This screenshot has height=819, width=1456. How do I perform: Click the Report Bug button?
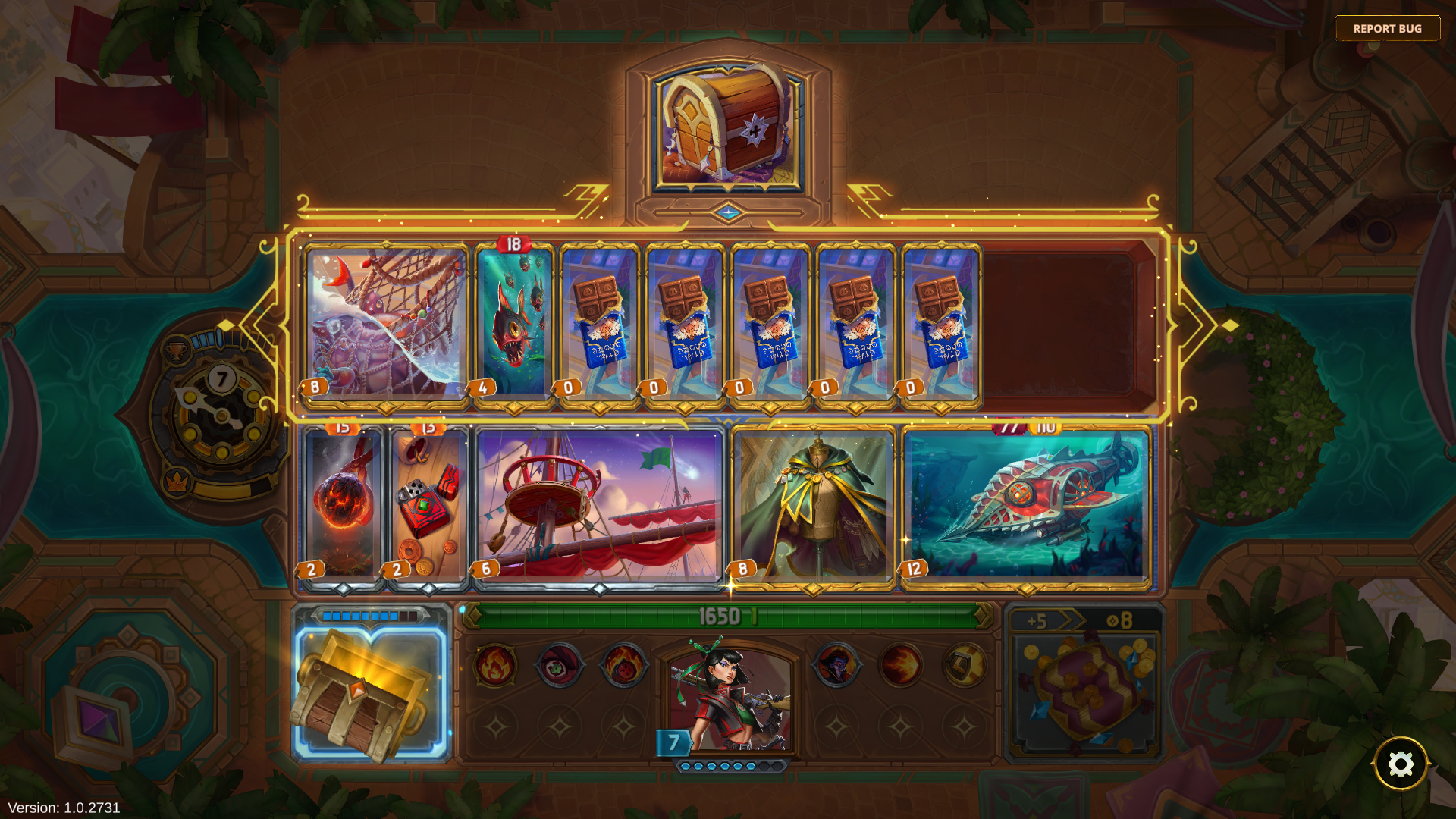[x=1387, y=29]
